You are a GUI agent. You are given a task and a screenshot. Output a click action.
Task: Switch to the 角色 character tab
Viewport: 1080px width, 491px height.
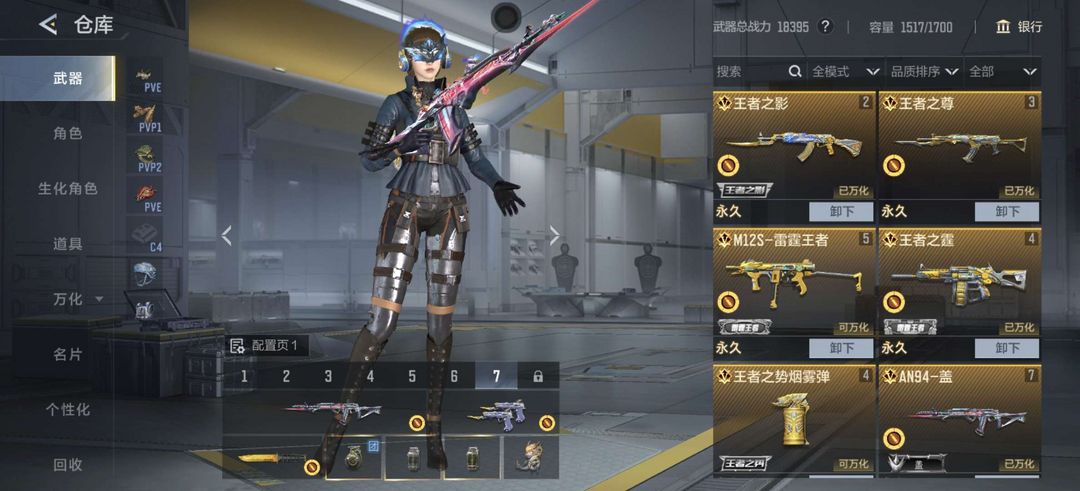[x=67, y=133]
